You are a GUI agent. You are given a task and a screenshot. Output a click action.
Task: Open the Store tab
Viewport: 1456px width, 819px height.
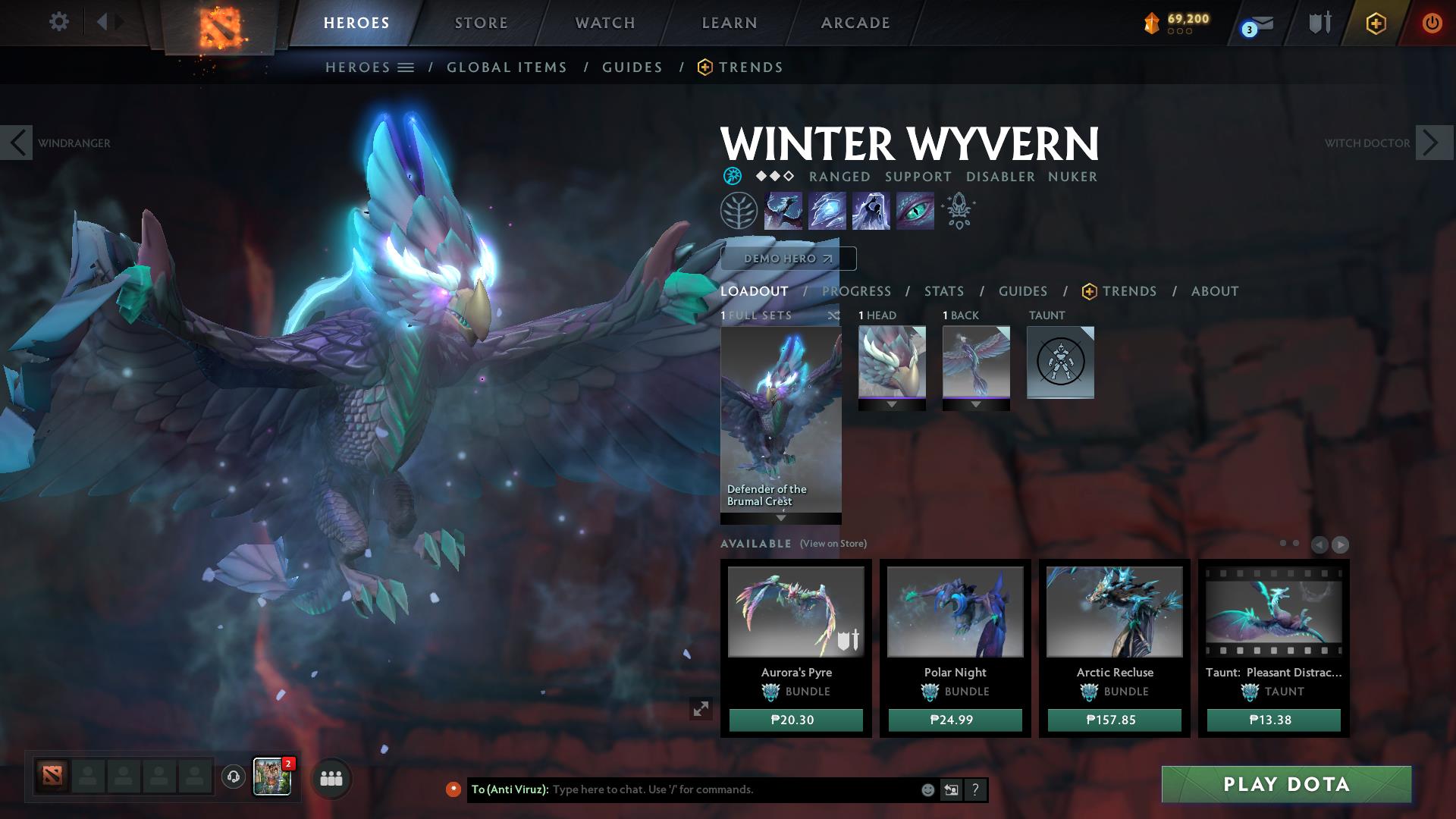(x=481, y=23)
